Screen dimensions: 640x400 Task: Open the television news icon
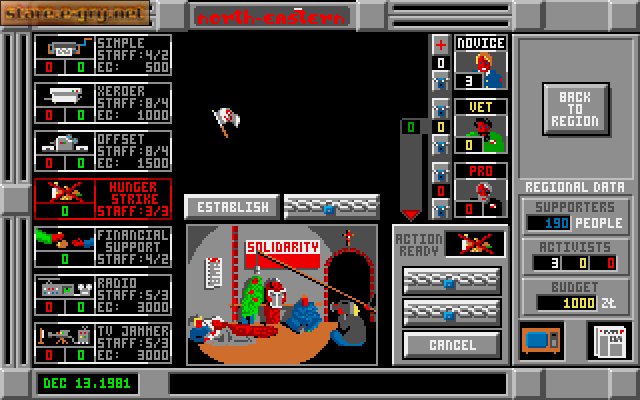point(542,340)
